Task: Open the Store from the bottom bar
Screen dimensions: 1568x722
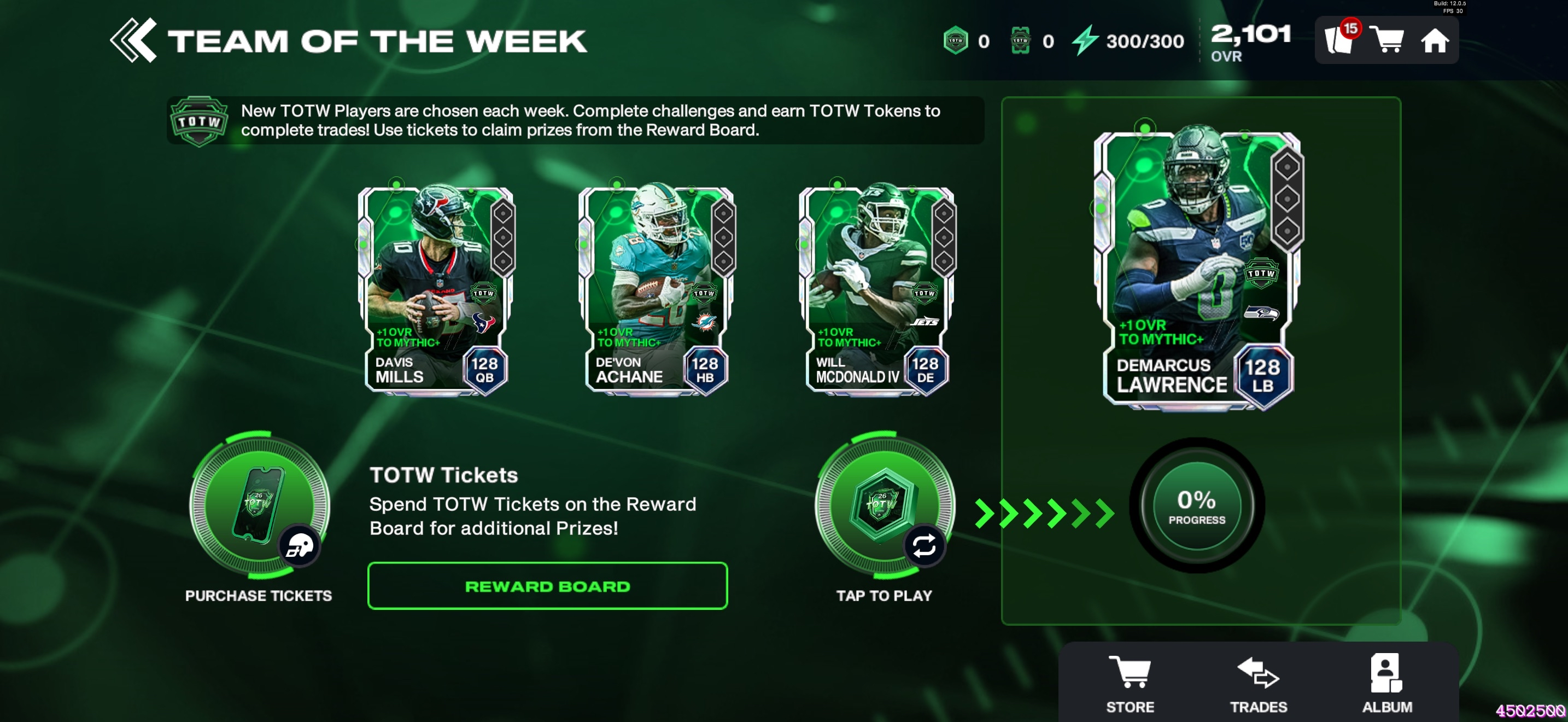Action: pos(1130,683)
